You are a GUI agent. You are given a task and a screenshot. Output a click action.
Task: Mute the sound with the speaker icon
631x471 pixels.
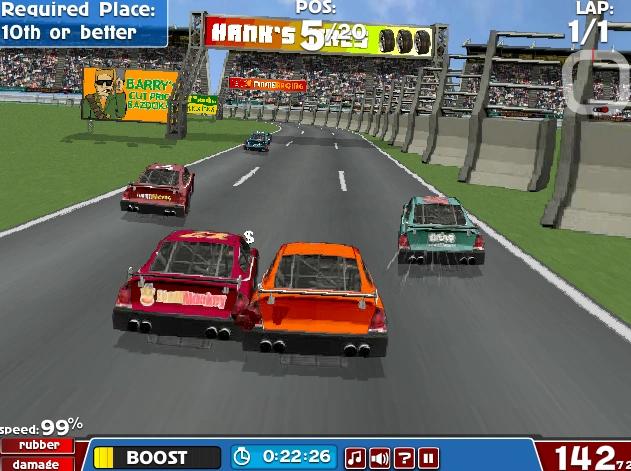coord(380,458)
